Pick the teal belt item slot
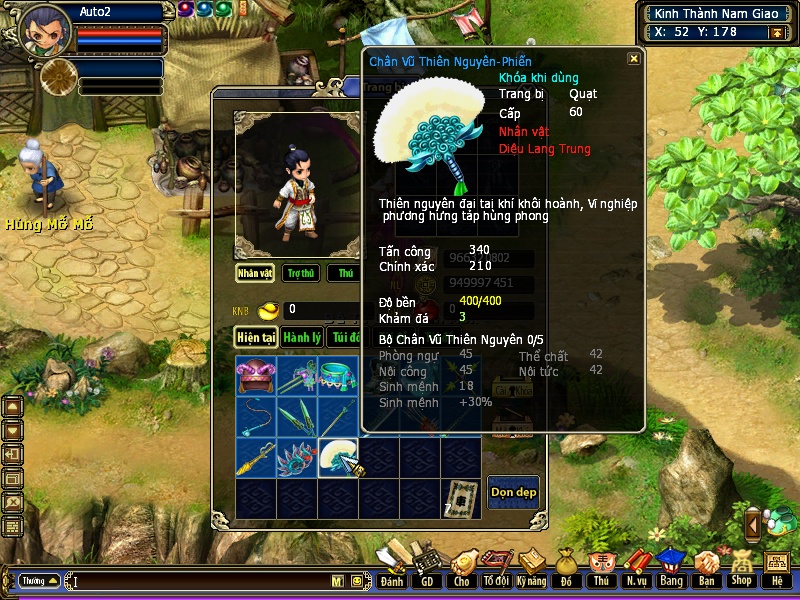 click(x=337, y=376)
